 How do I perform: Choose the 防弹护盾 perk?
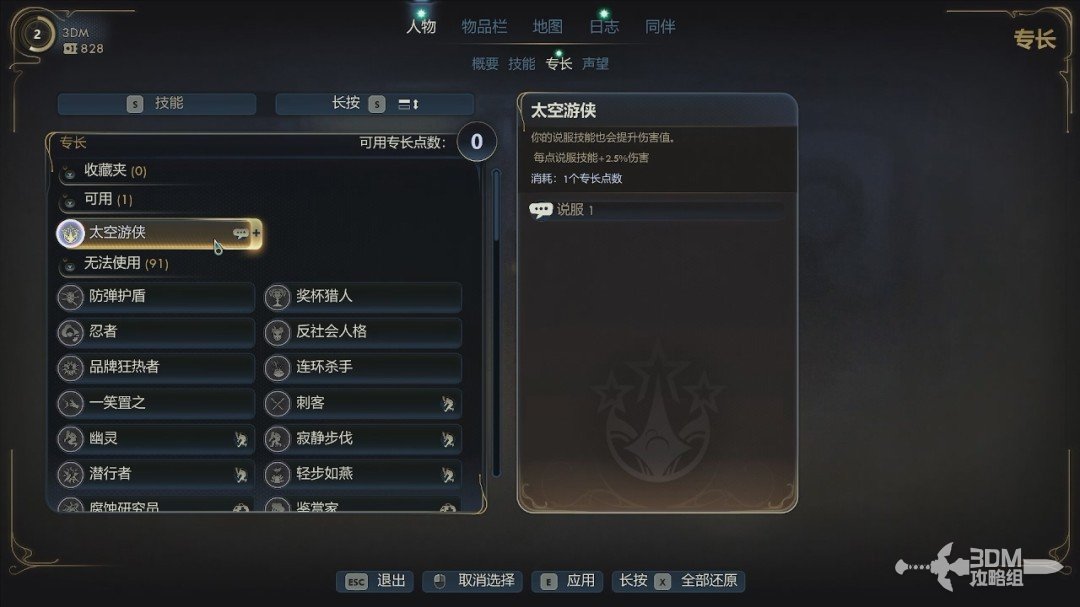click(x=156, y=297)
